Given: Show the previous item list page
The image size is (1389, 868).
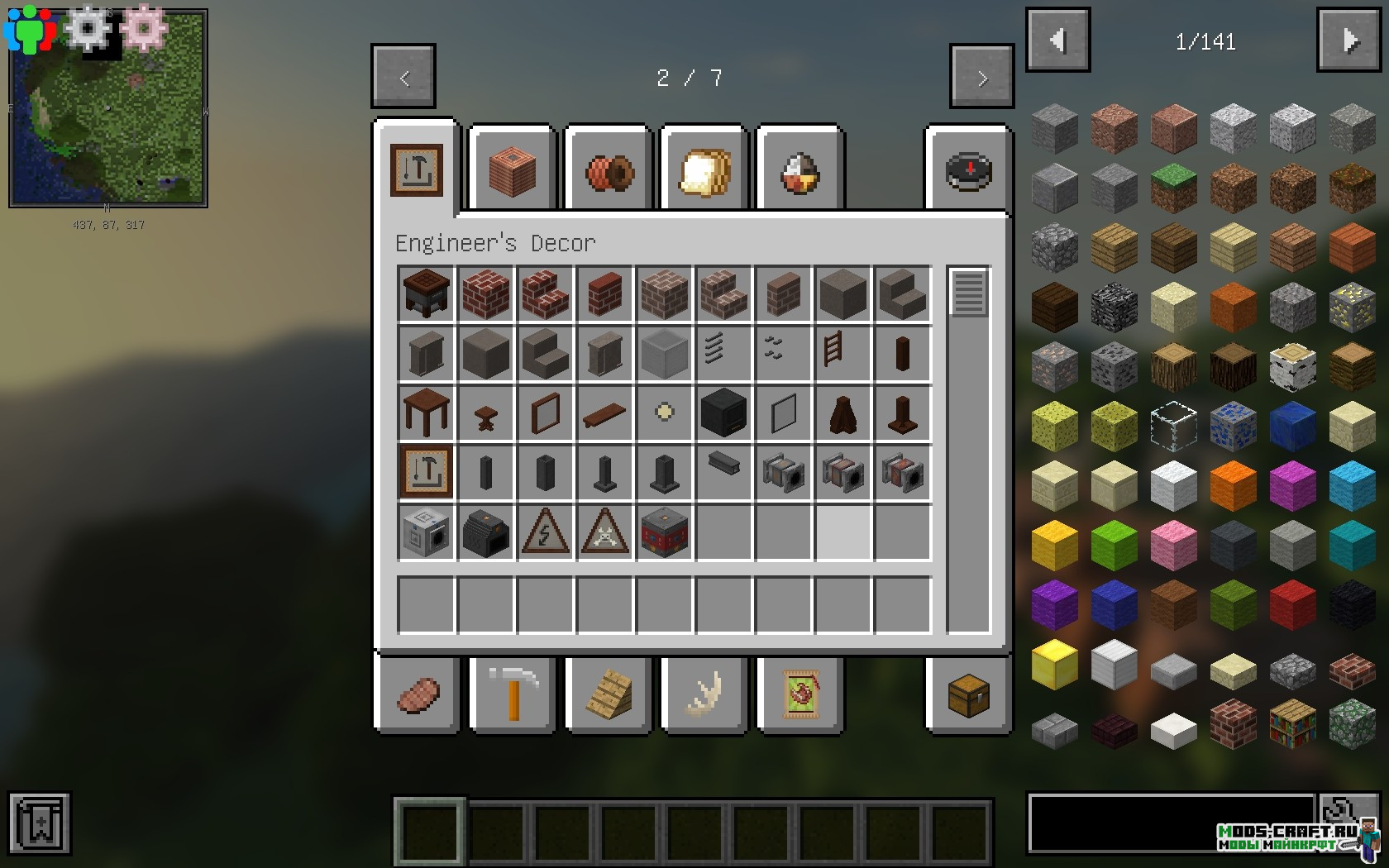Looking at the screenshot, I should (x=1057, y=40).
